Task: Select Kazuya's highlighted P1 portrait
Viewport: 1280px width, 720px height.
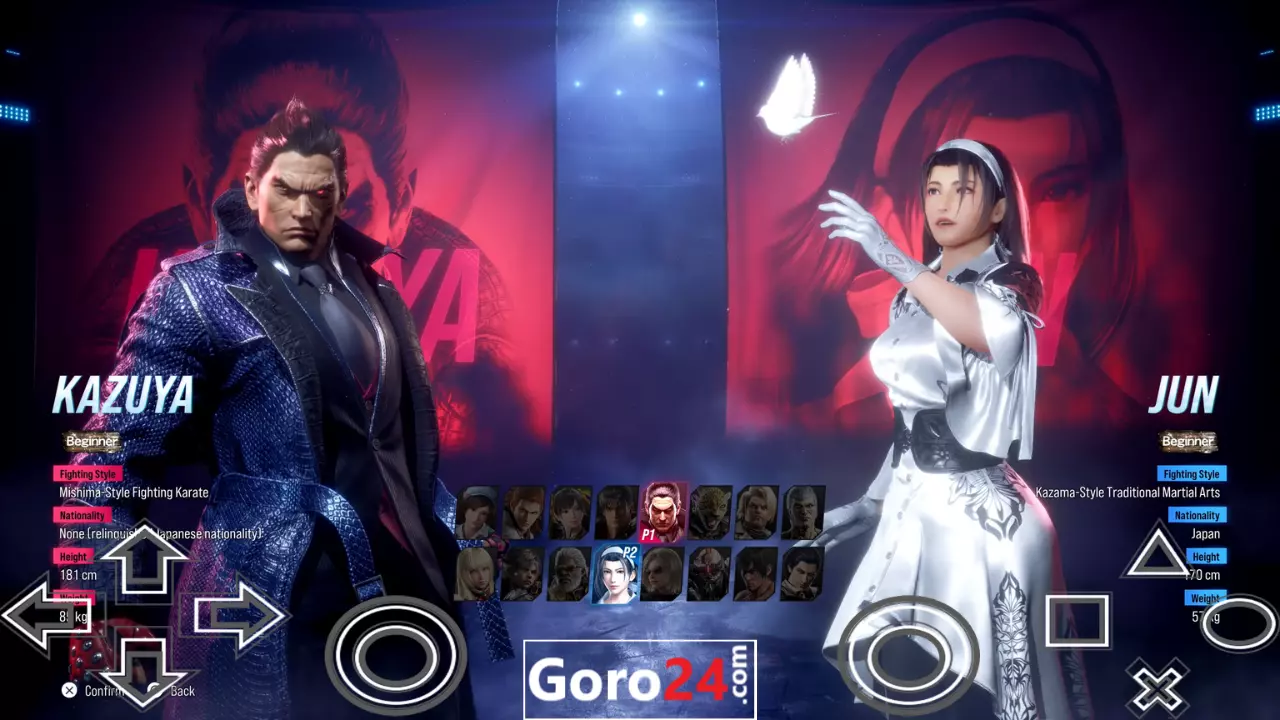Action: [662, 510]
